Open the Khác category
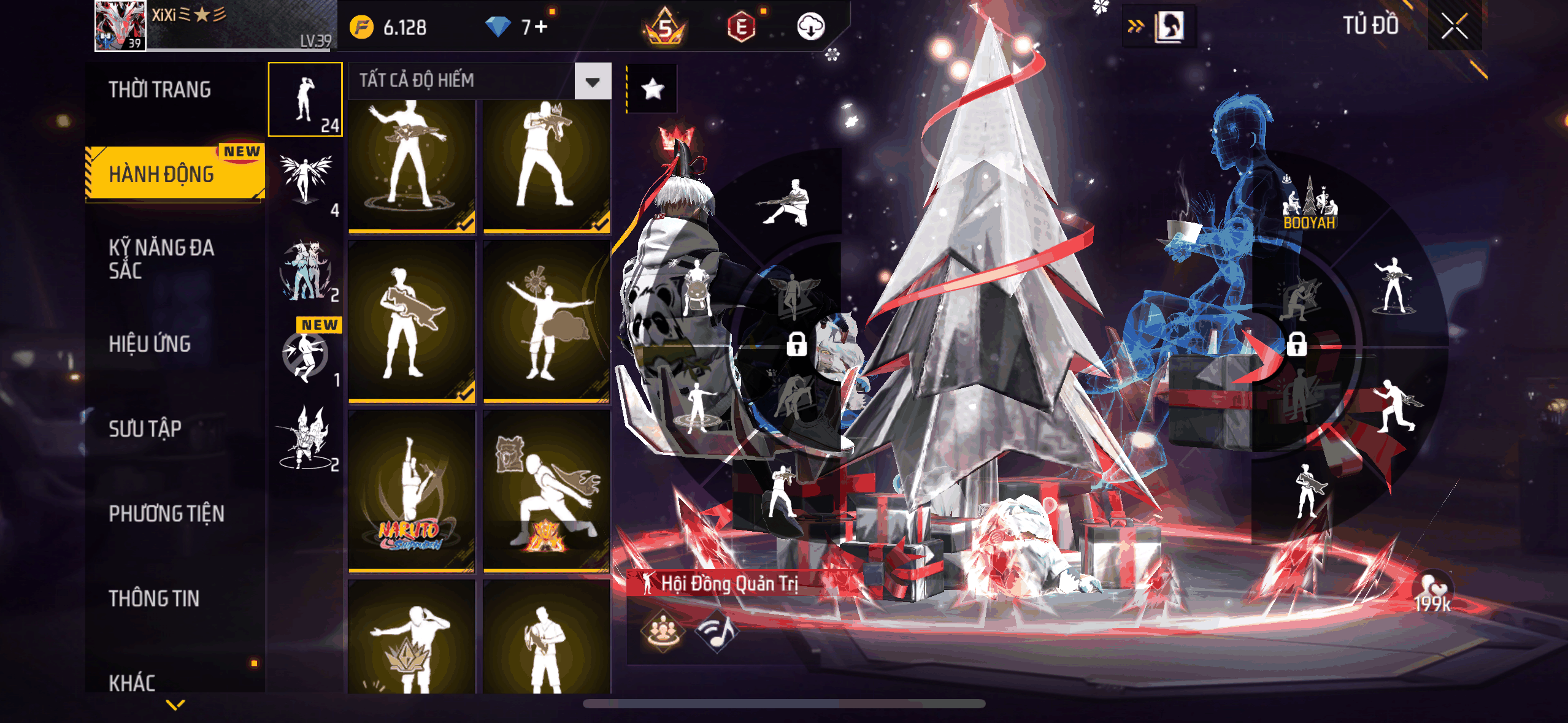The height and width of the screenshot is (723, 1568). (x=132, y=682)
